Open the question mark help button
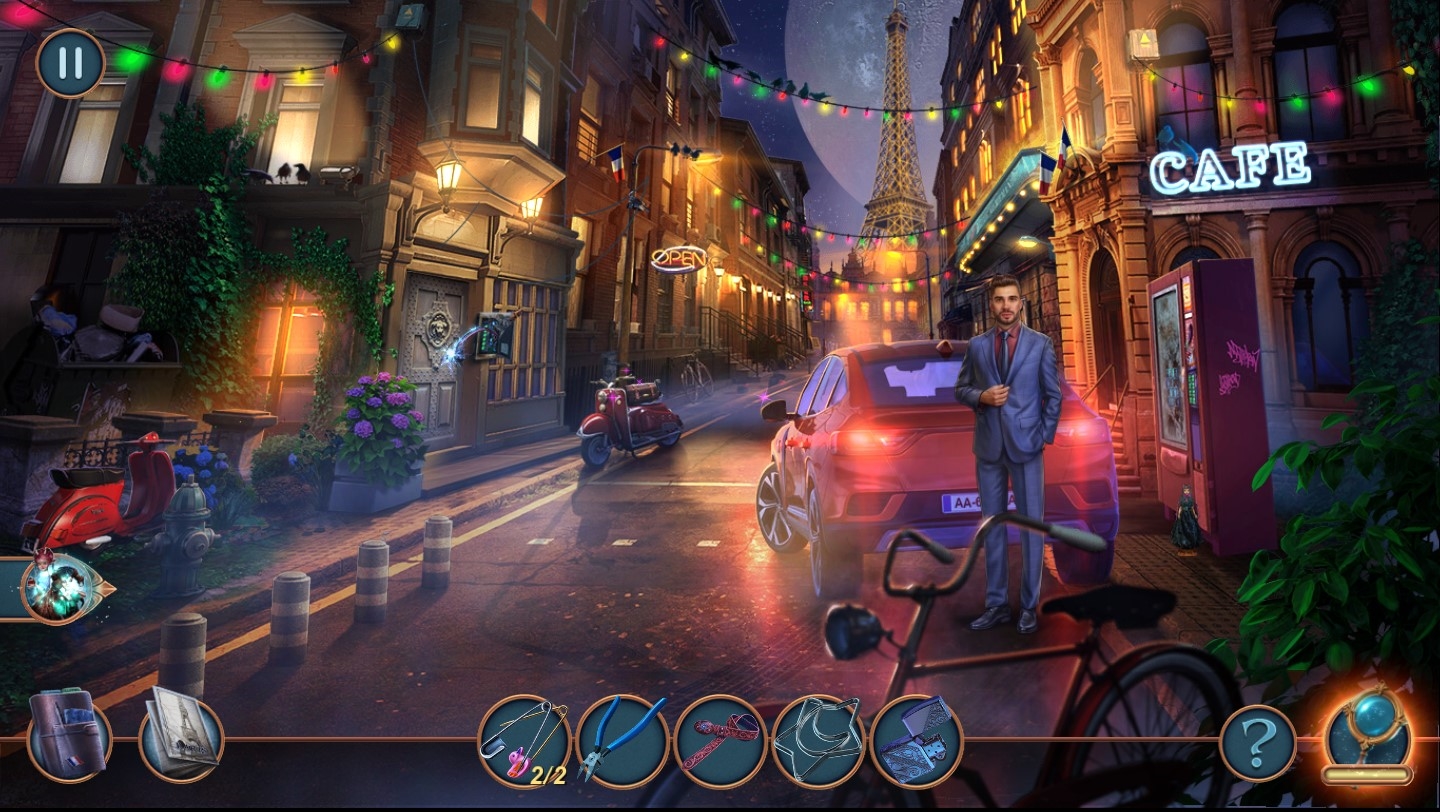The width and height of the screenshot is (1440, 812). pyautogui.click(x=1257, y=742)
